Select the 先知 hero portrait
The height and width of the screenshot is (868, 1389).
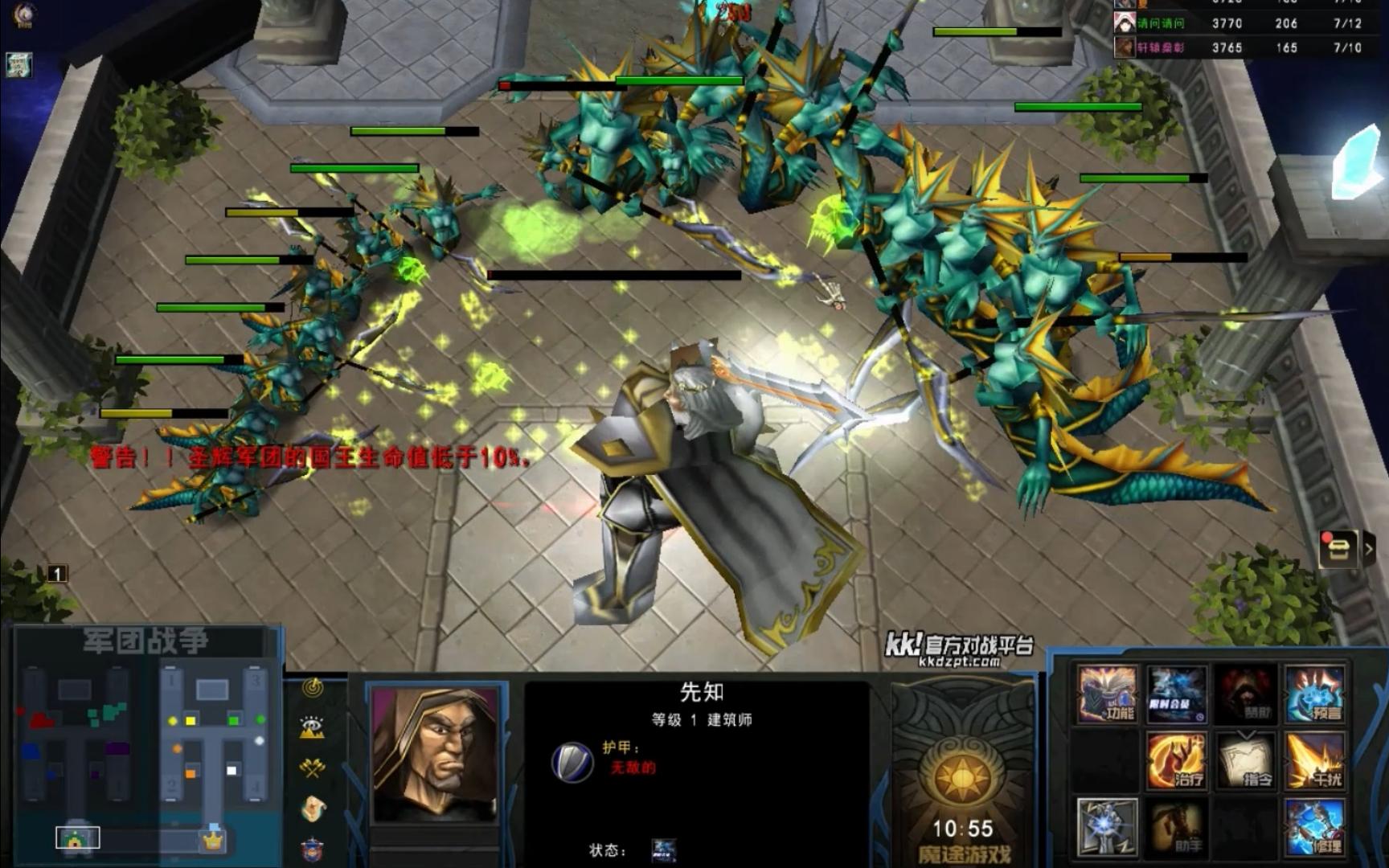tap(435, 753)
